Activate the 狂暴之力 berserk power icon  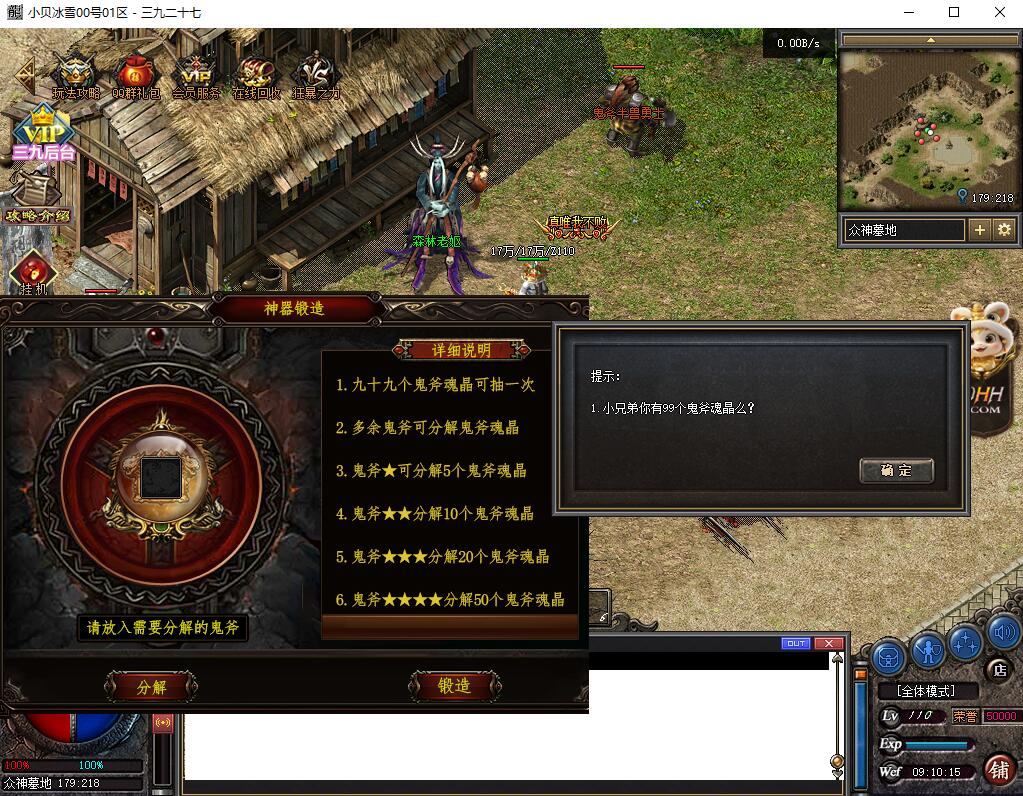tap(316, 77)
